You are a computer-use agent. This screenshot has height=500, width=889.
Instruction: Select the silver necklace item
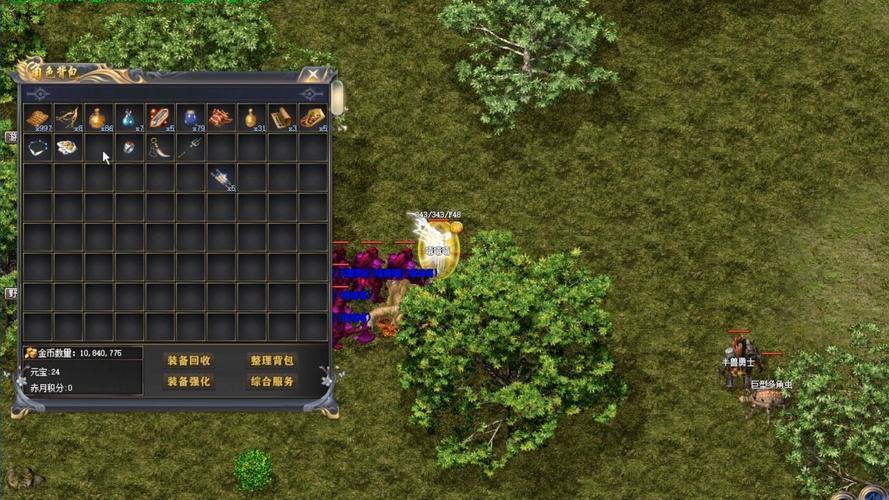[38, 148]
